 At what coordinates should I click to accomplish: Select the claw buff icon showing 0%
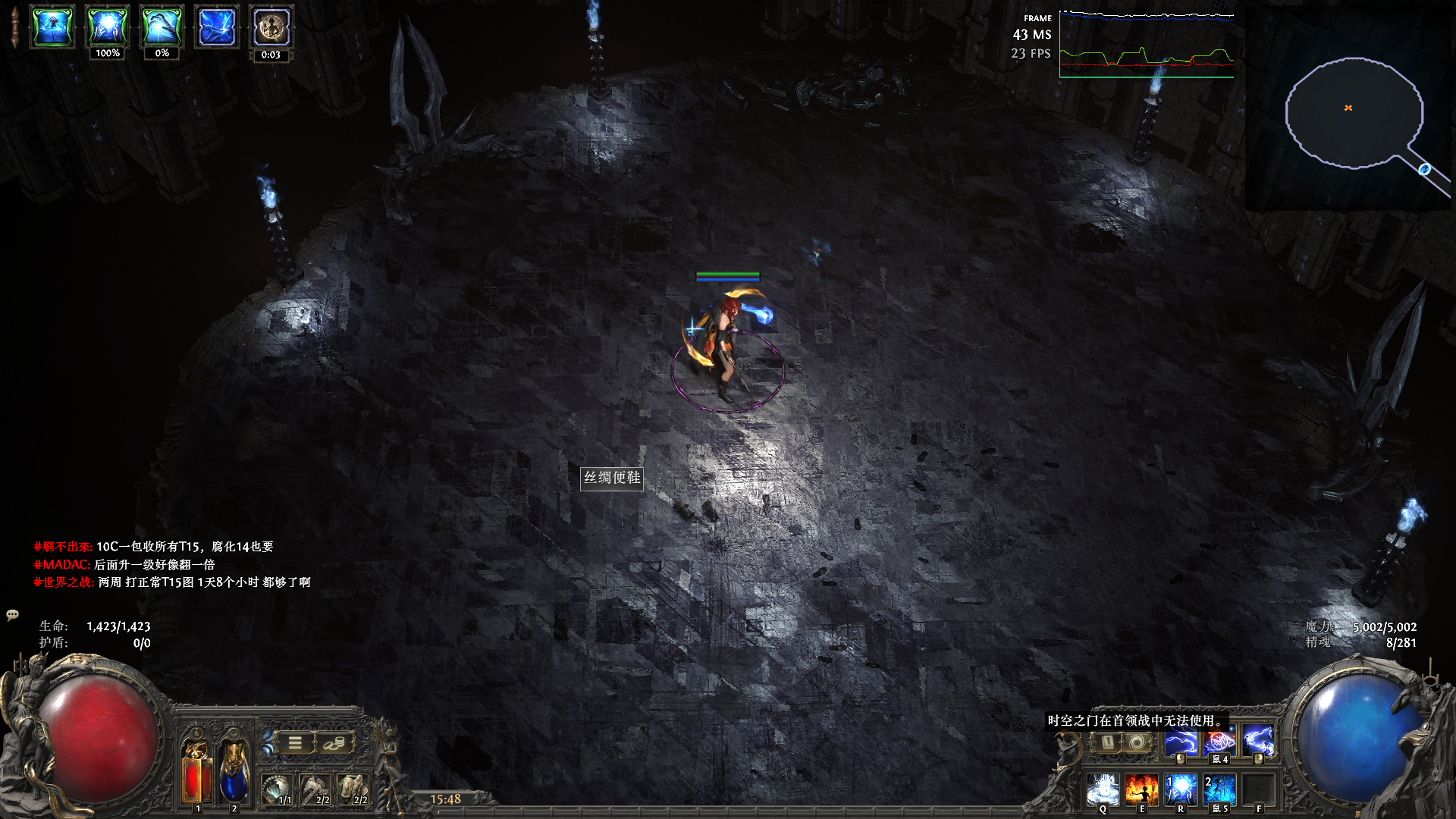click(162, 27)
